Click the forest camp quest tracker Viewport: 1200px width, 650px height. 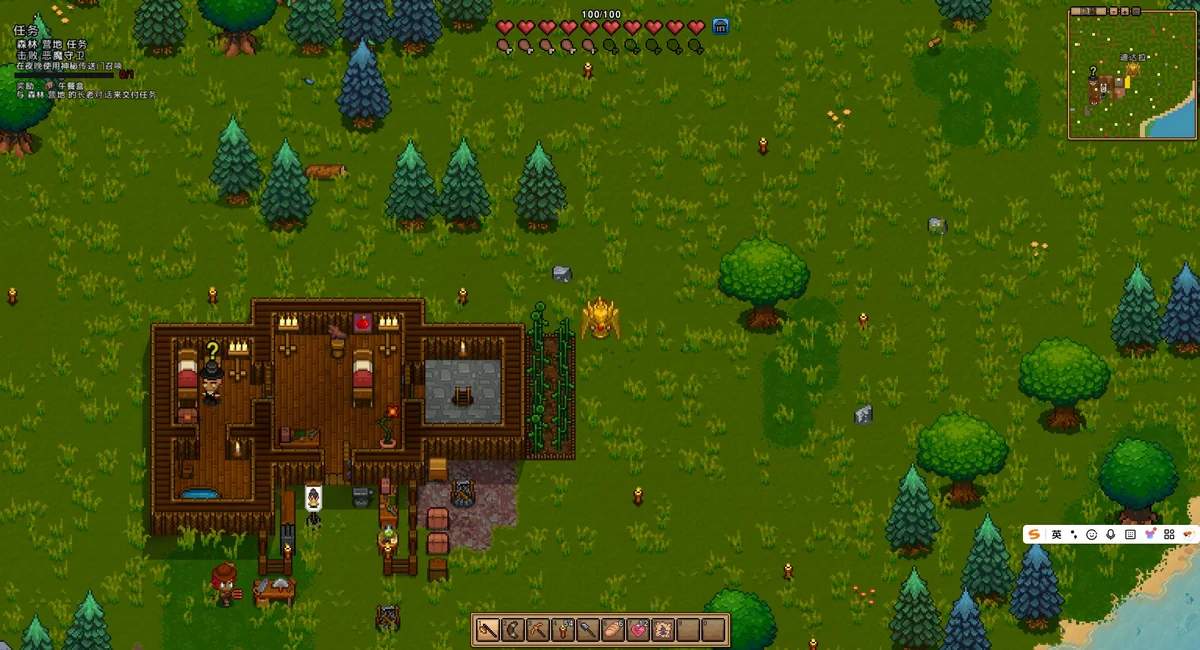click(52, 45)
